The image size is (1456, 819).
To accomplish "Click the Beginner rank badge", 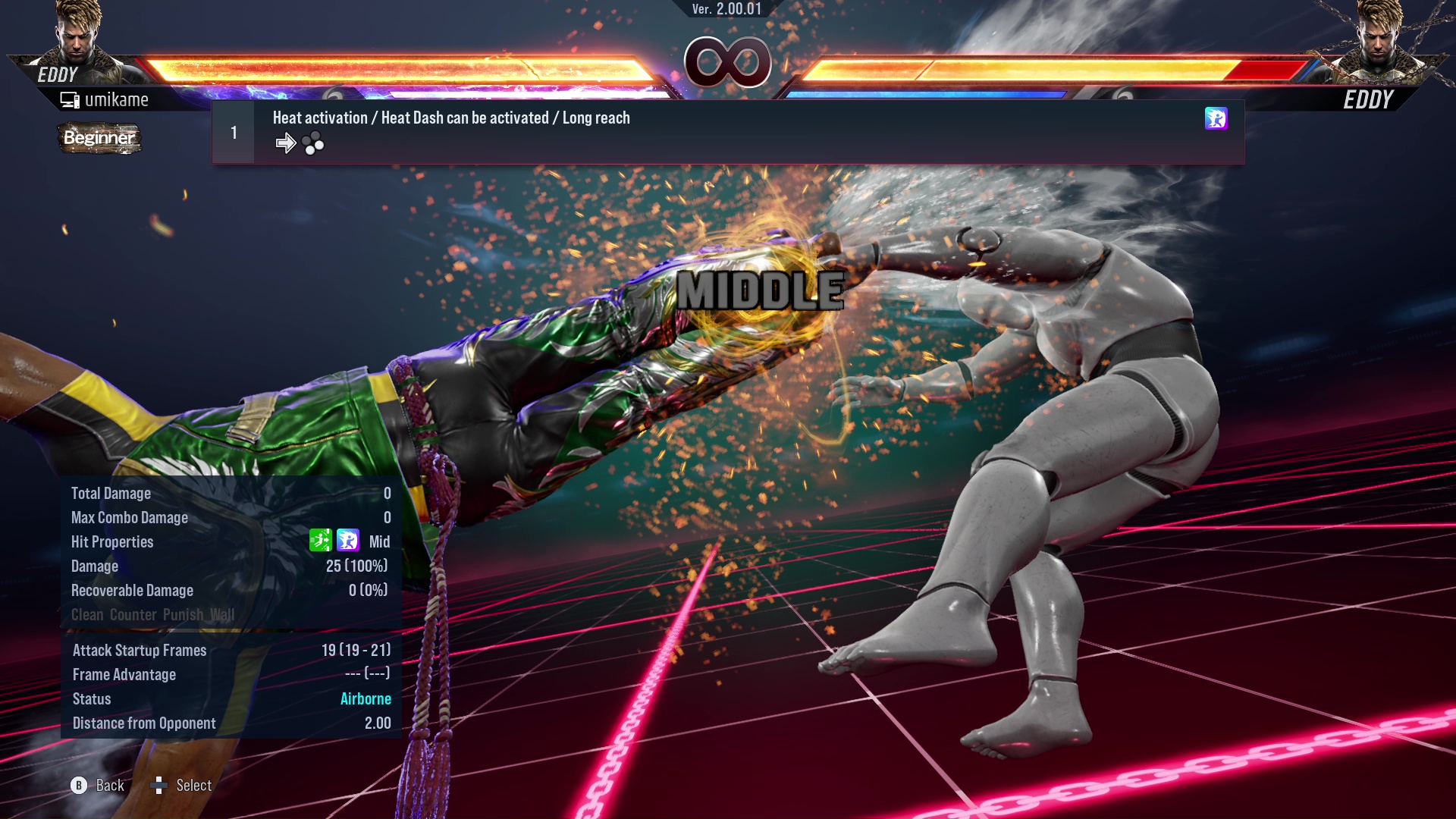I will (99, 138).
